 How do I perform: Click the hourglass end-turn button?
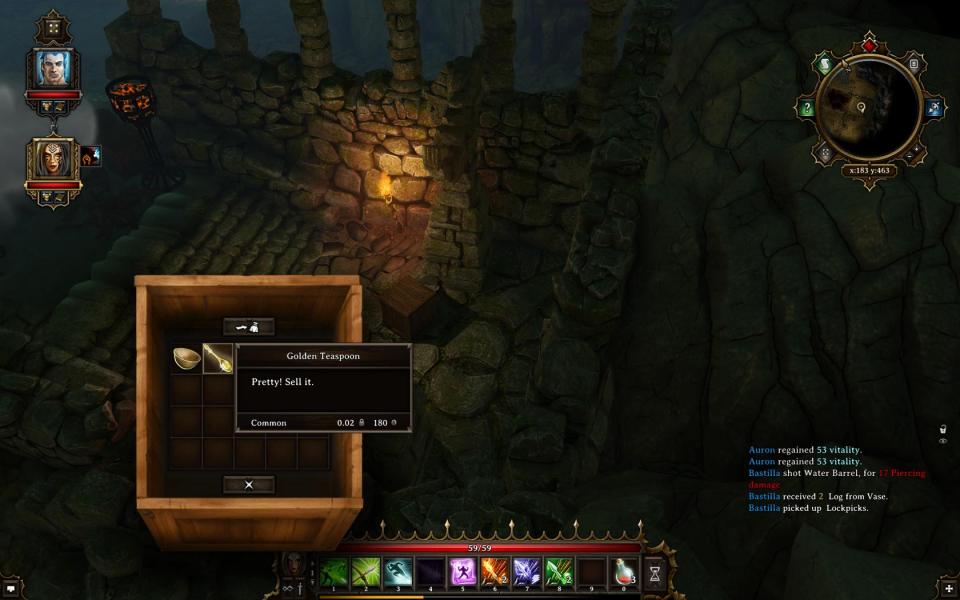pyautogui.click(x=655, y=573)
